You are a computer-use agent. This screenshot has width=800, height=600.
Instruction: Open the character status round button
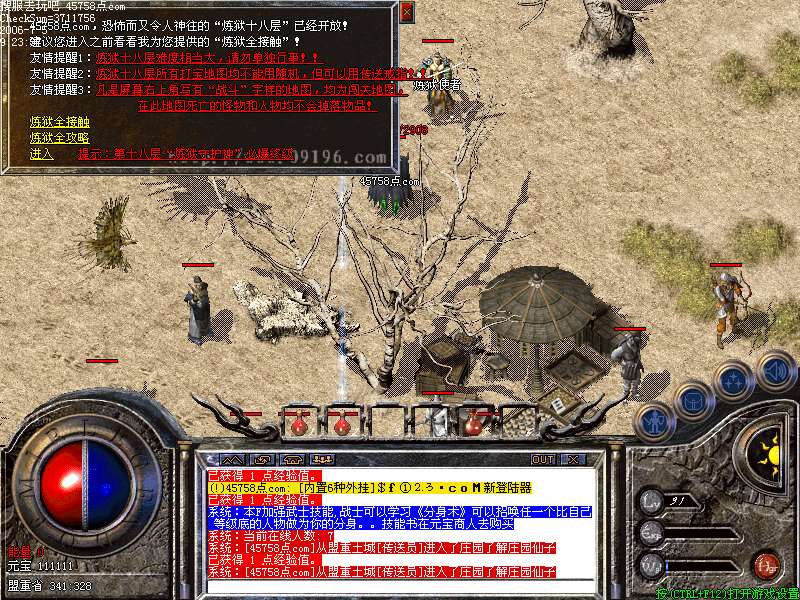[655, 421]
